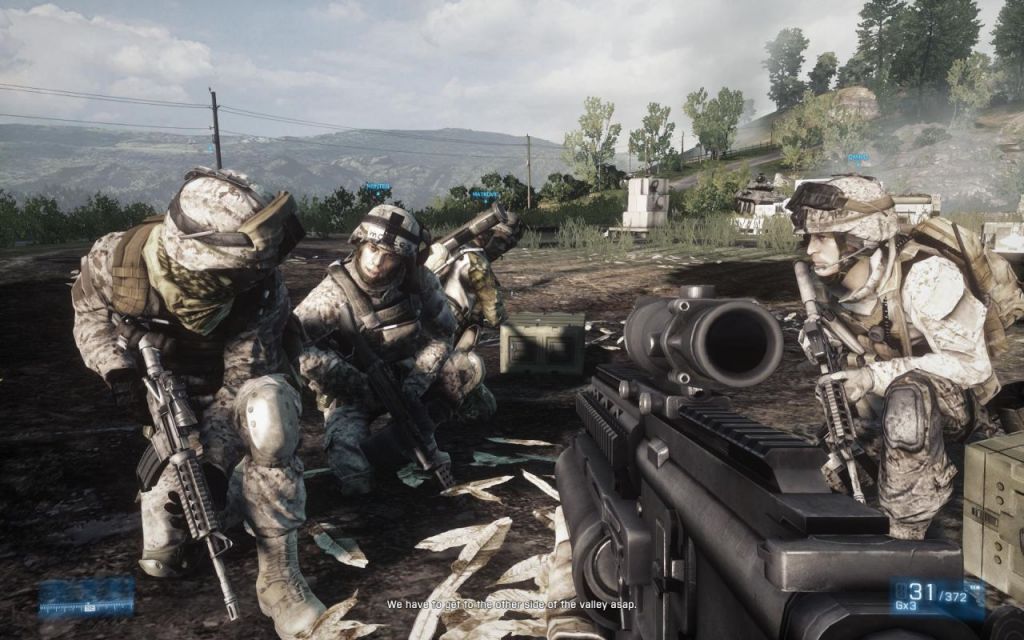The height and width of the screenshot is (640, 1024).
Task: Select the Matkovic squad name tag
Action: tap(484, 194)
